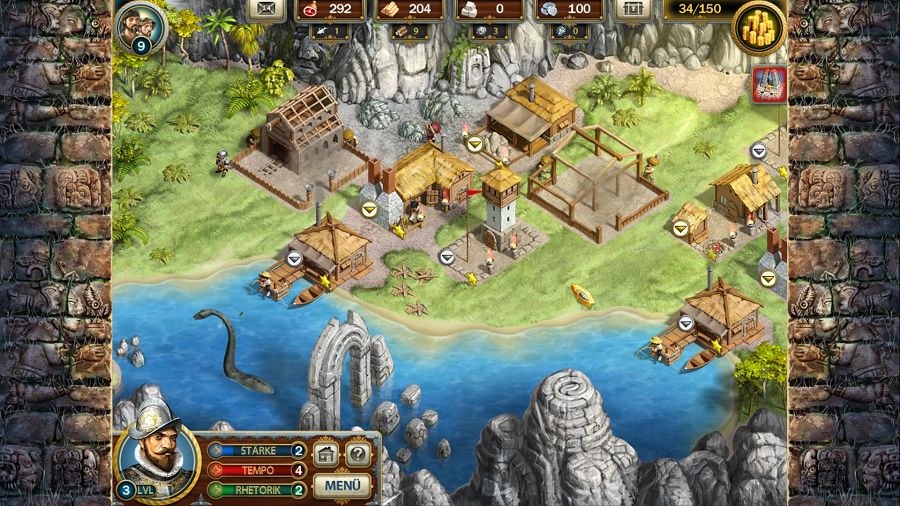Open the MENÜ button
This screenshot has height=506, width=900.
pyautogui.click(x=343, y=486)
